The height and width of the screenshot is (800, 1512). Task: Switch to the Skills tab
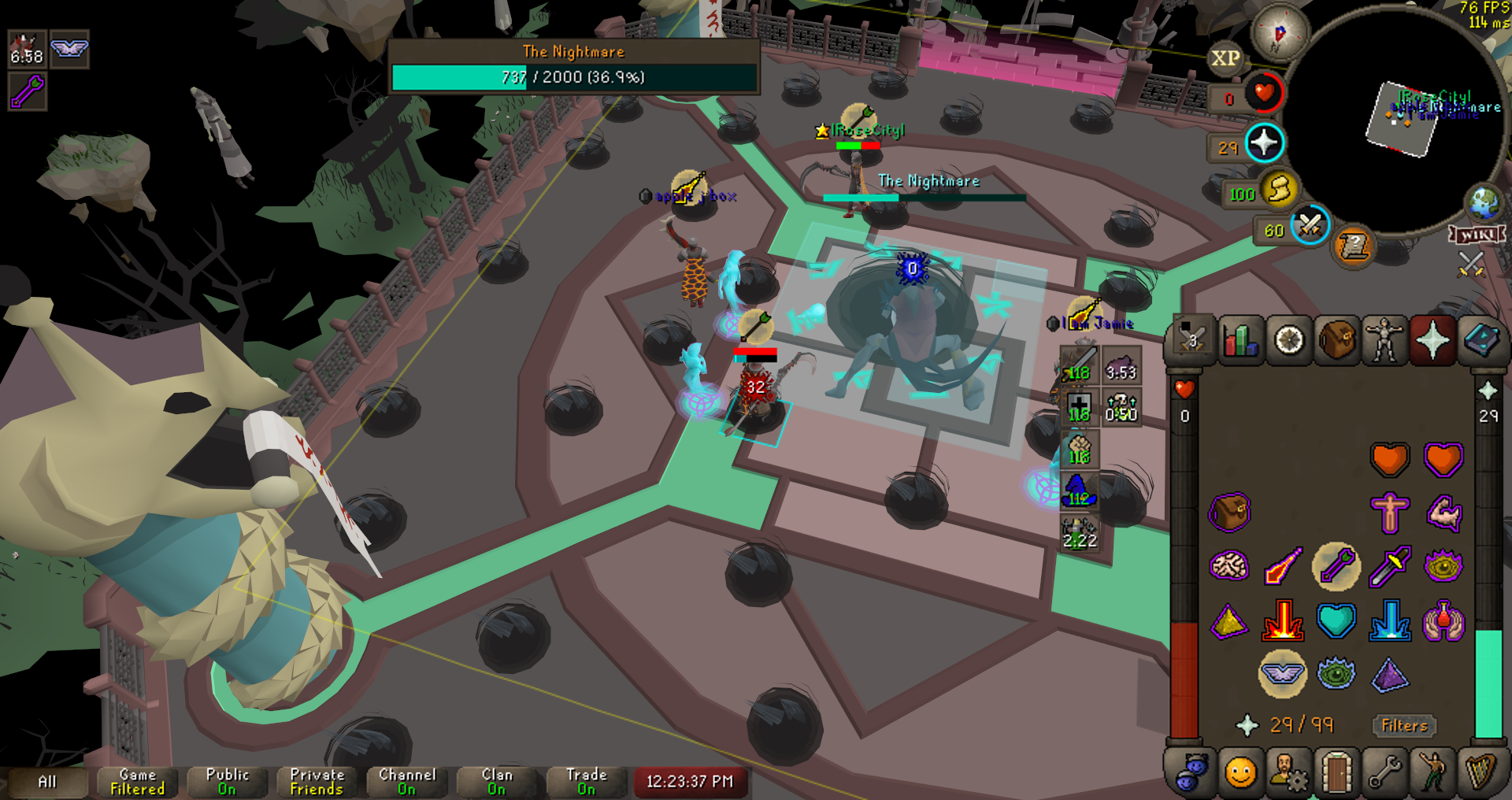coord(1240,341)
